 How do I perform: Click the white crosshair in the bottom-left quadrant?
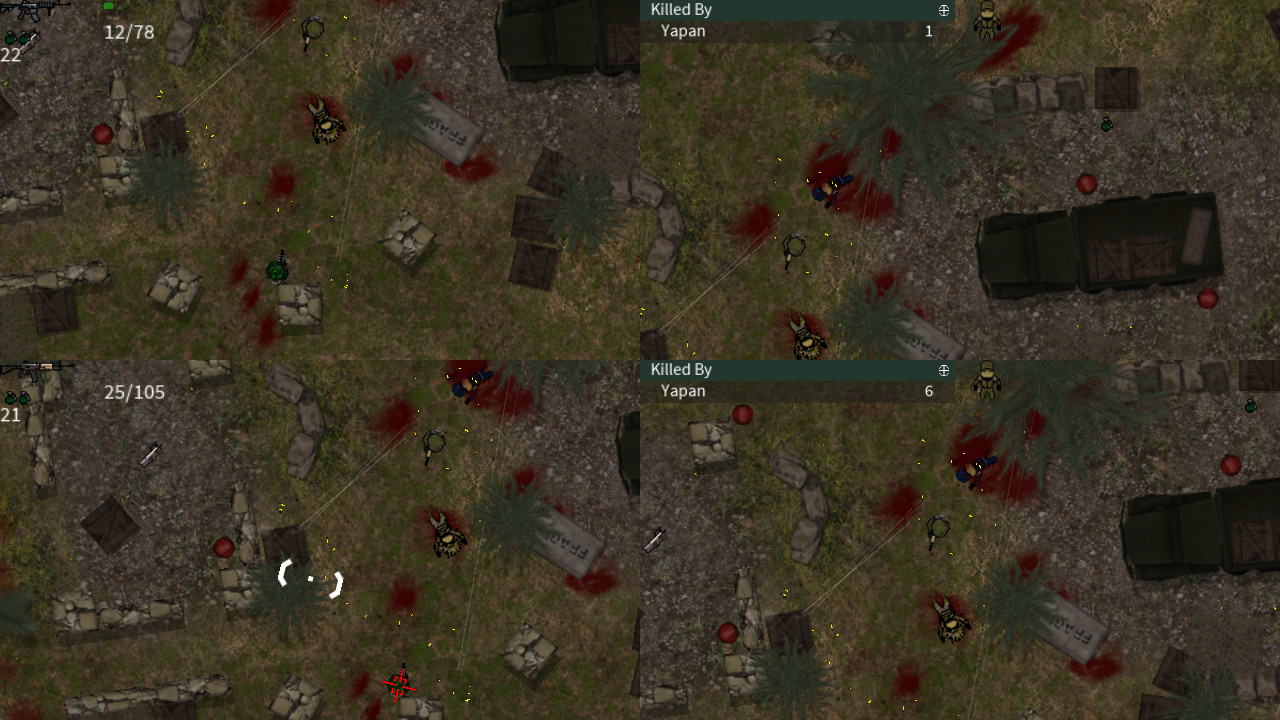tap(310, 576)
